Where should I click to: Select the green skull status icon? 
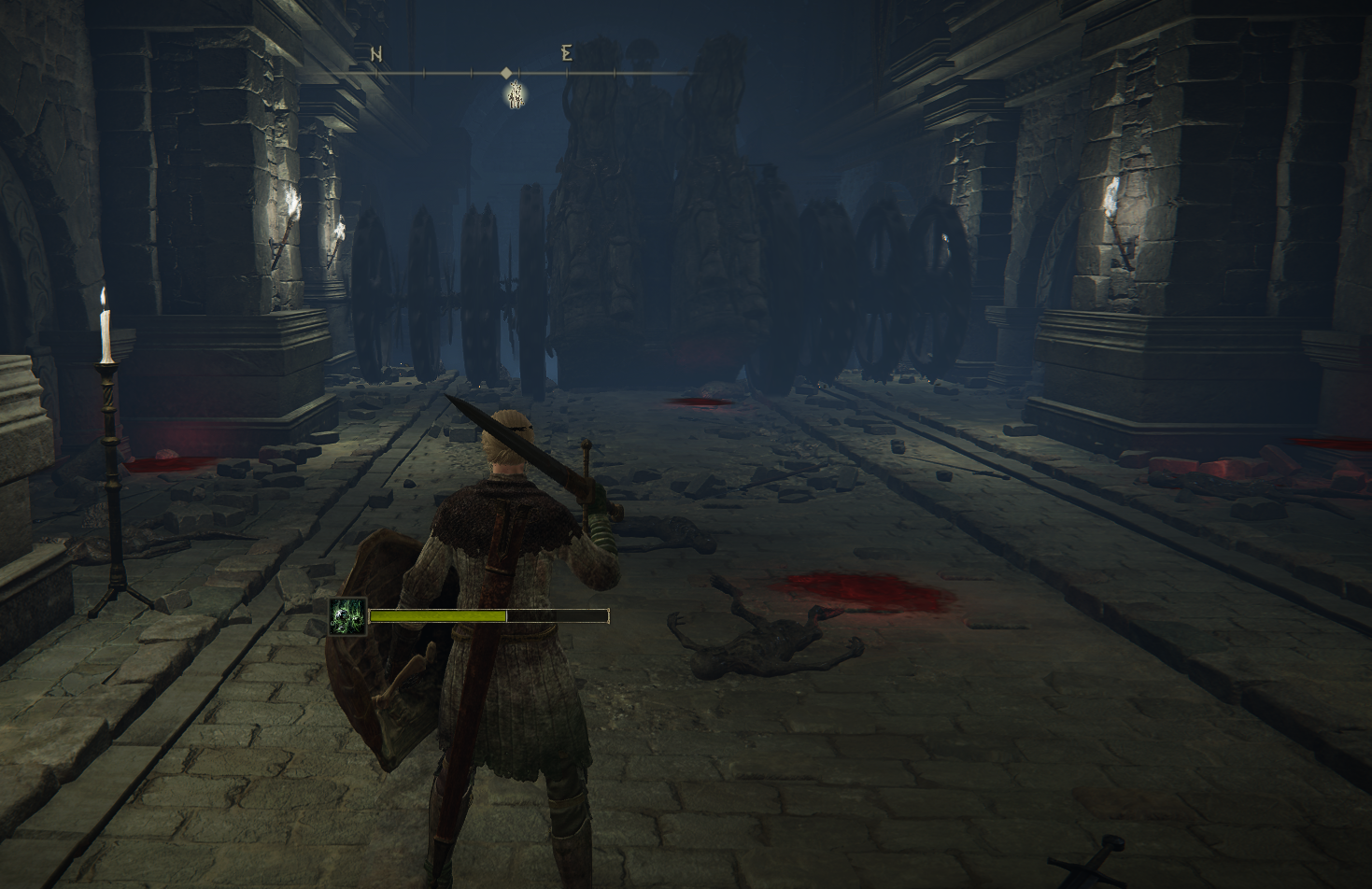coord(347,616)
